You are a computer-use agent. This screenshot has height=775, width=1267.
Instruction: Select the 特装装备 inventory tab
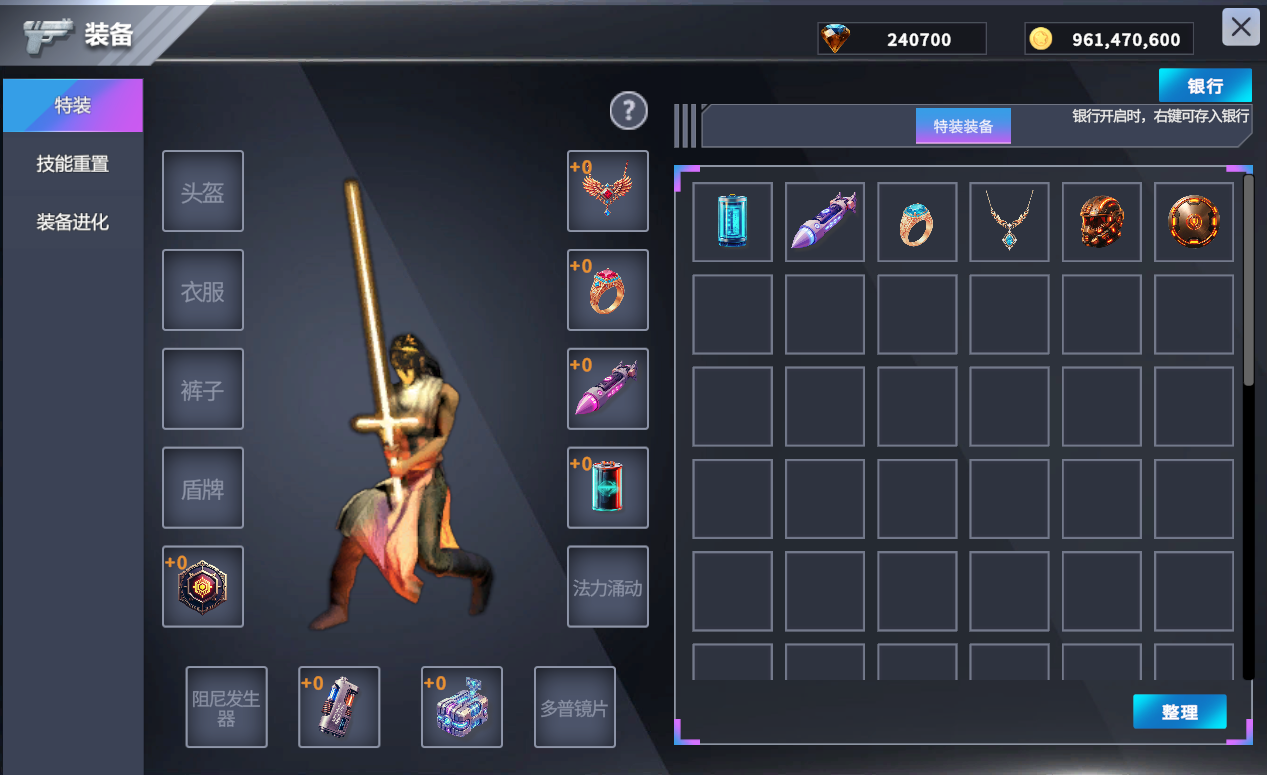click(x=963, y=126)
